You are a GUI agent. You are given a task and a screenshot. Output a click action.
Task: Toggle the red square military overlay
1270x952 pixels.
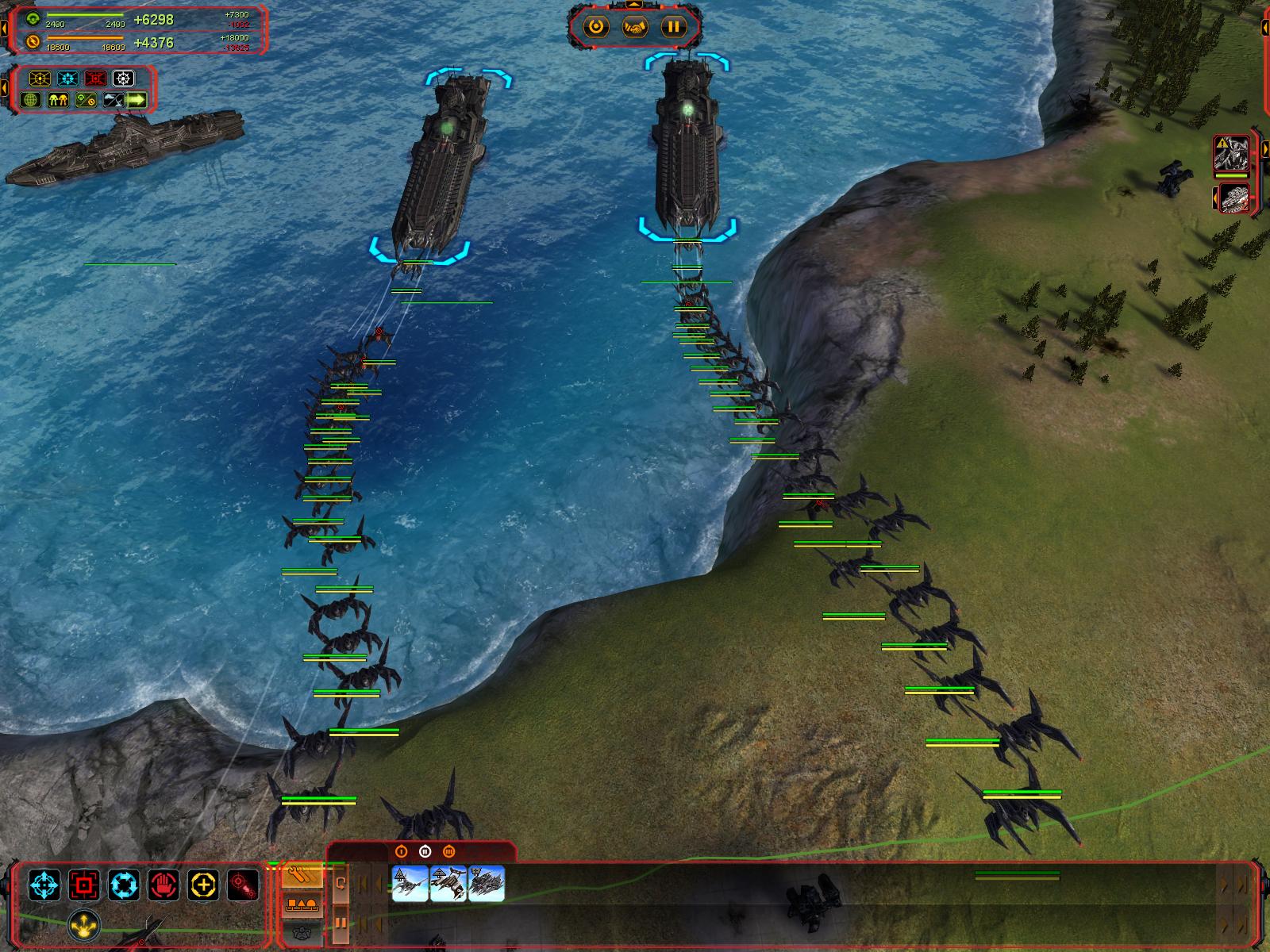tap(95, 79)
